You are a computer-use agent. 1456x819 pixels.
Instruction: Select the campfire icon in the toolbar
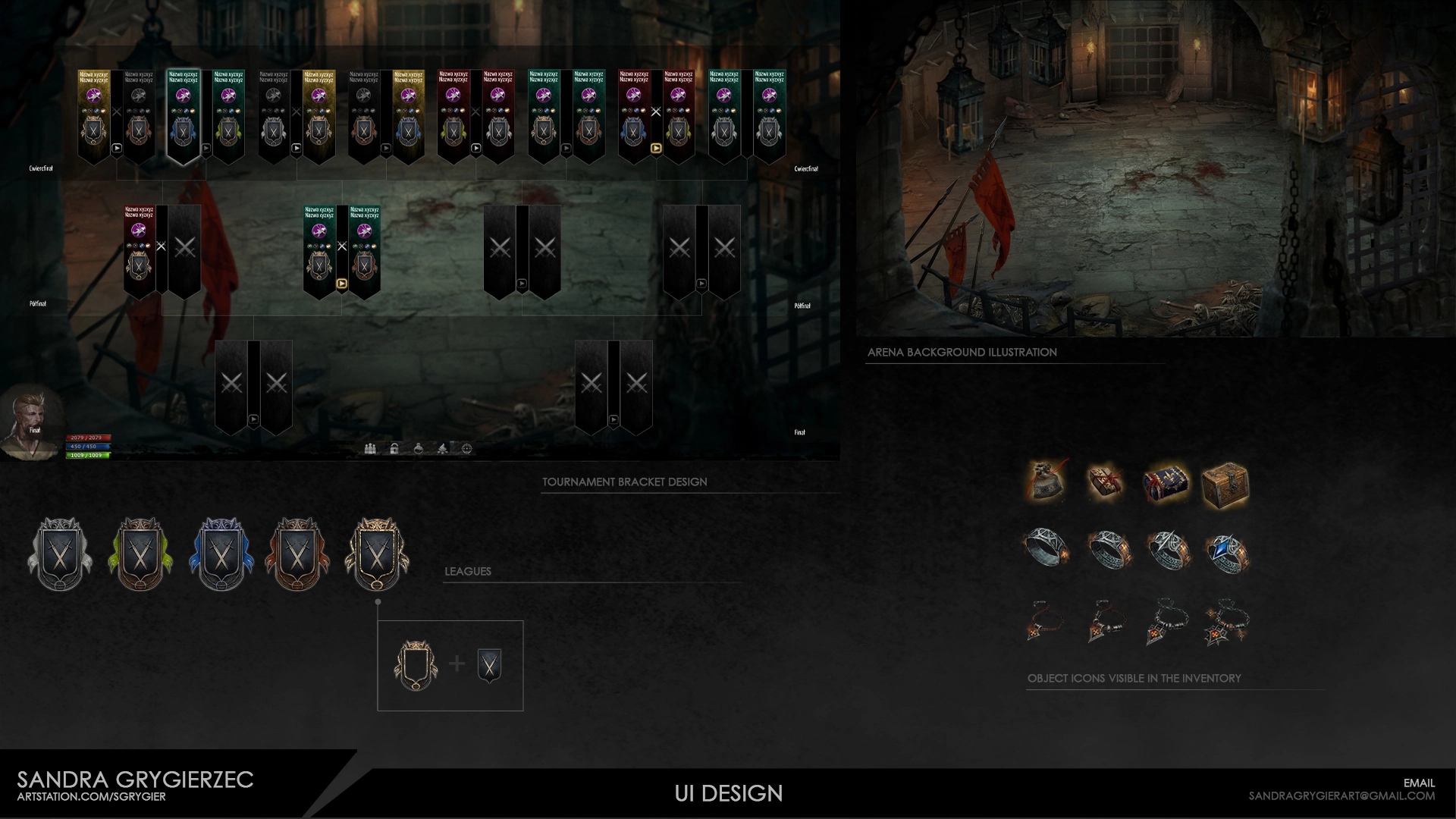(x=443, y=449)
